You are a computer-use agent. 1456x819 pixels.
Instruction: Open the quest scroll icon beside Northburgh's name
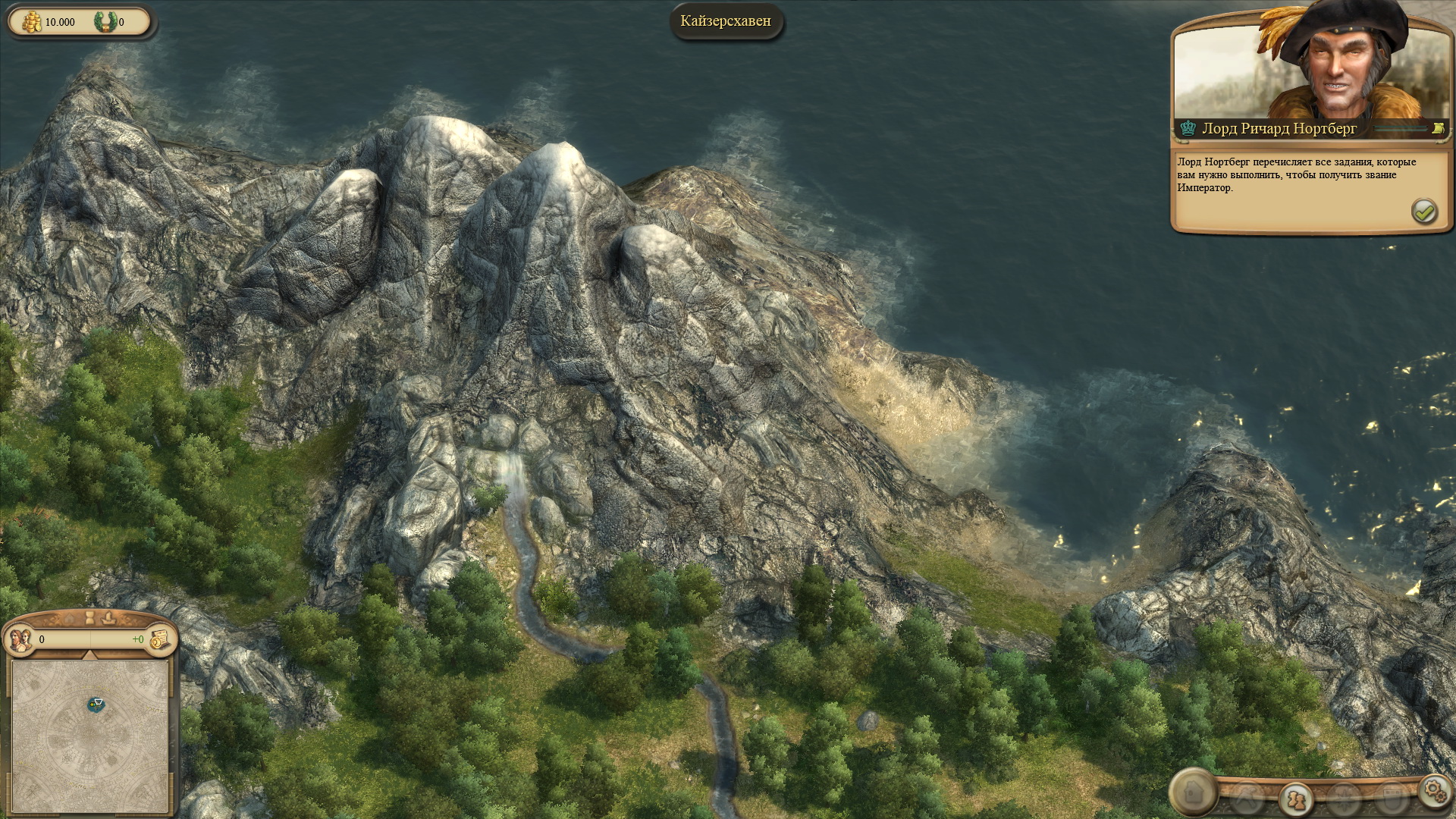[1436, 129]
